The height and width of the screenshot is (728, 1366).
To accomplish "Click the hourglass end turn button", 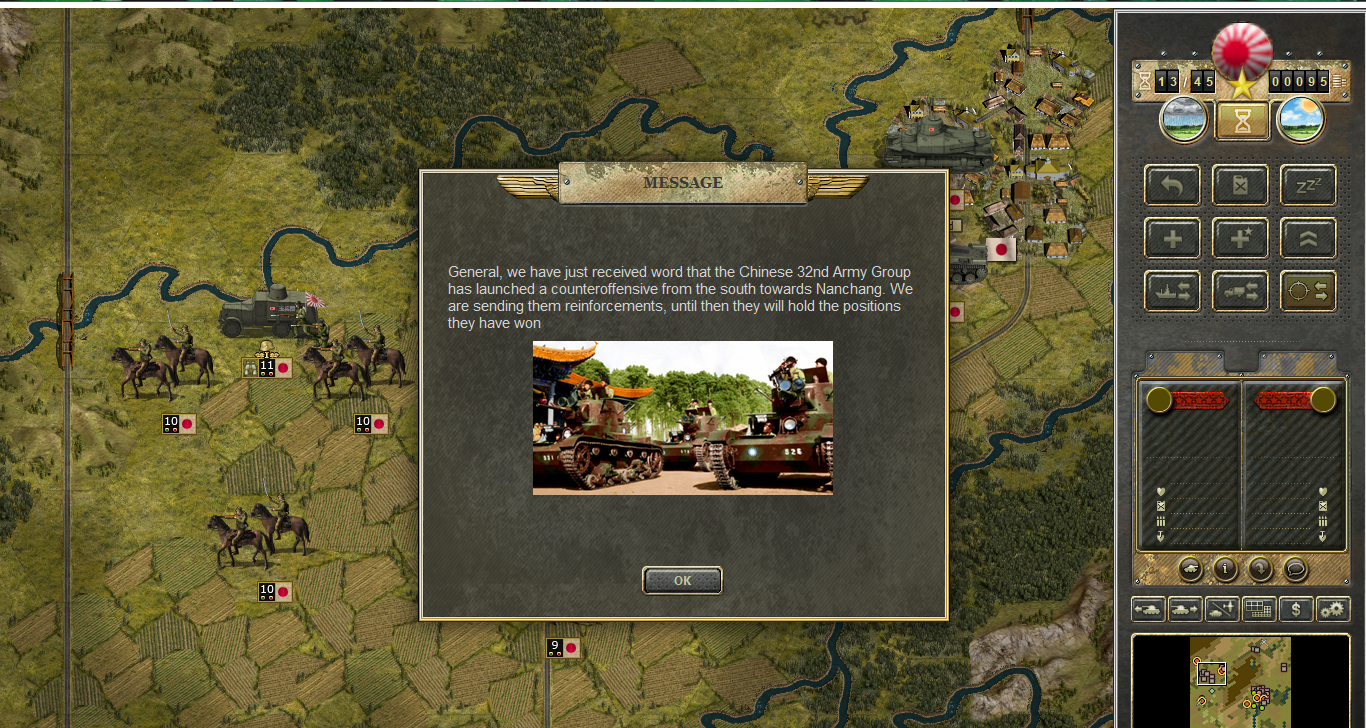I will (x=1242, y=121).
